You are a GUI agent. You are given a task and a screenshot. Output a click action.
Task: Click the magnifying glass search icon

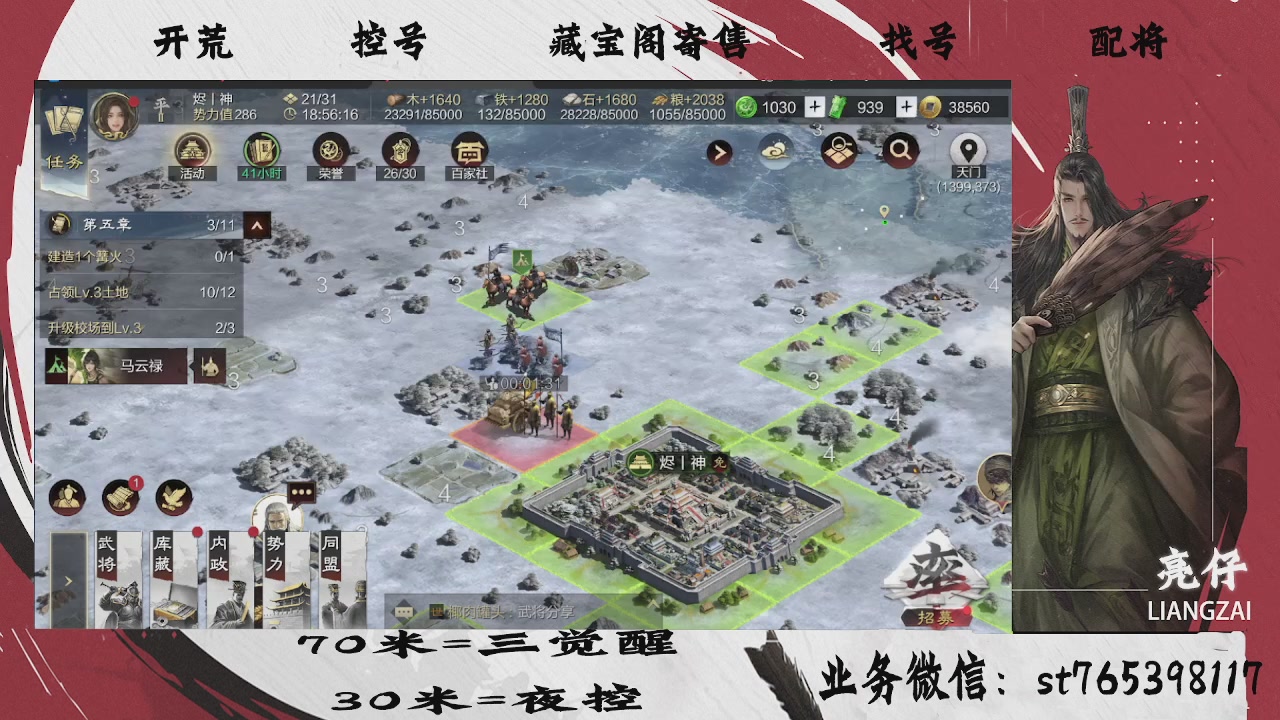click(899, 149)
